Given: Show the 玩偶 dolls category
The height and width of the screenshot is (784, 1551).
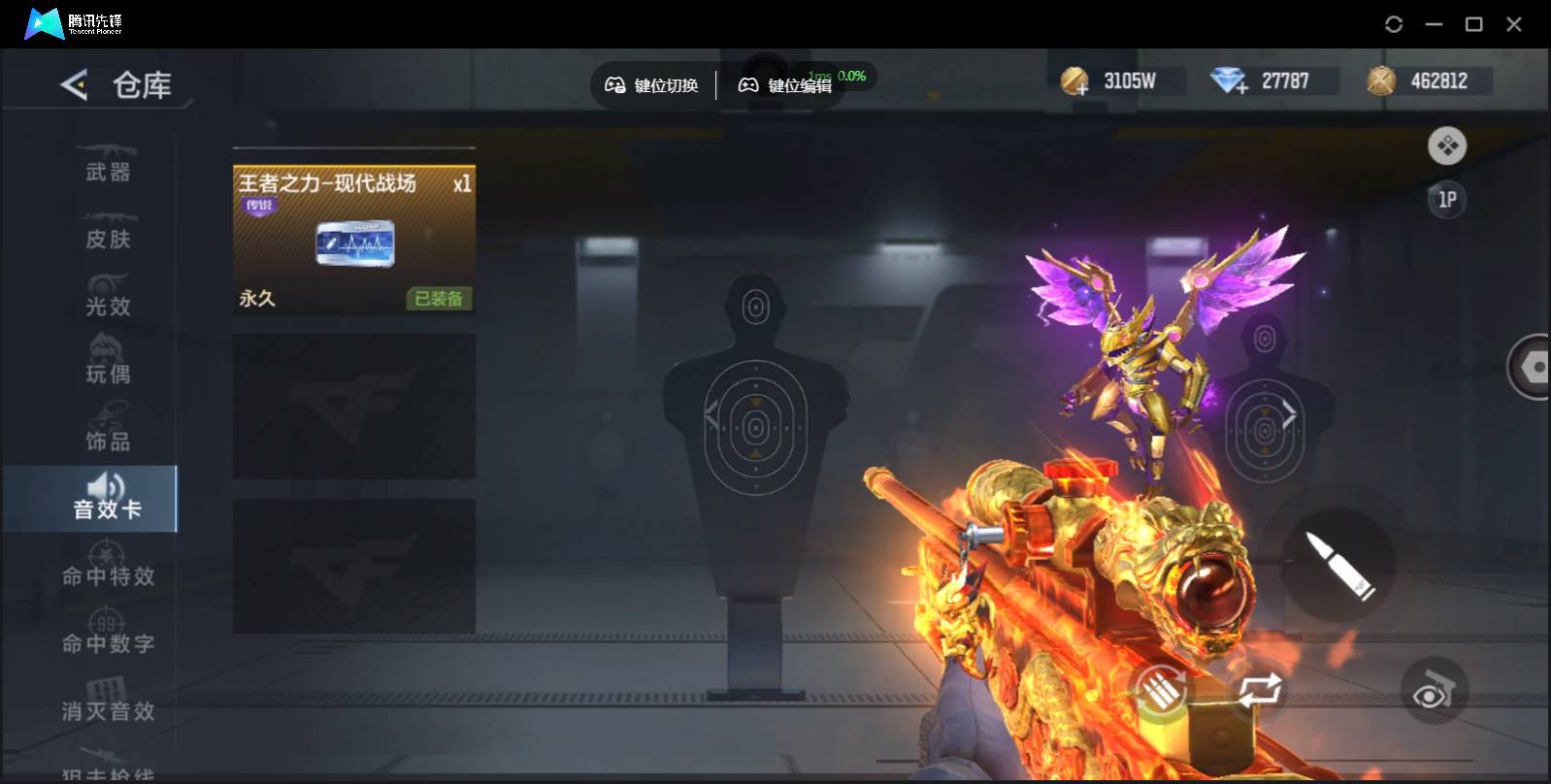Looking at the screenshot, I should 107,365.
